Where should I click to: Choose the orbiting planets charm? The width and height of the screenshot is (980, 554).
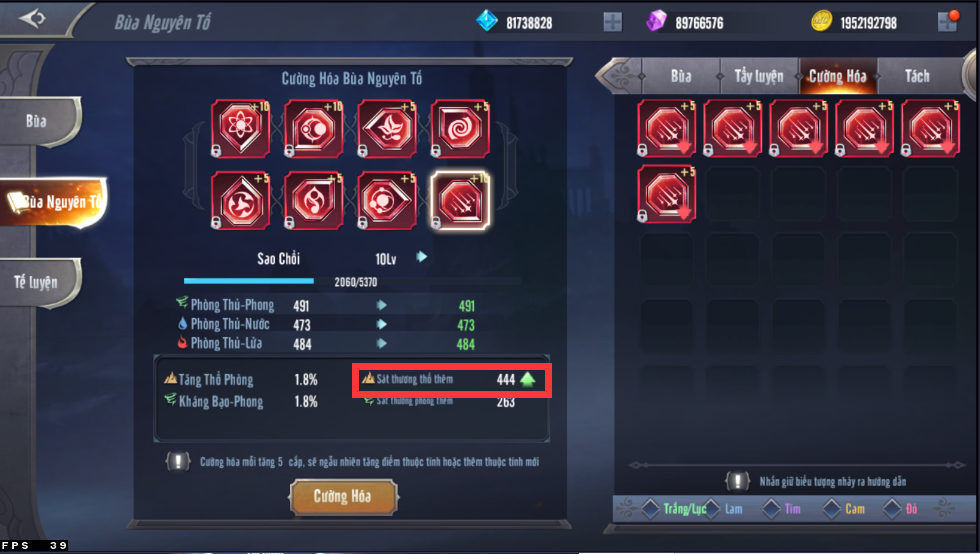coord(387,201)
